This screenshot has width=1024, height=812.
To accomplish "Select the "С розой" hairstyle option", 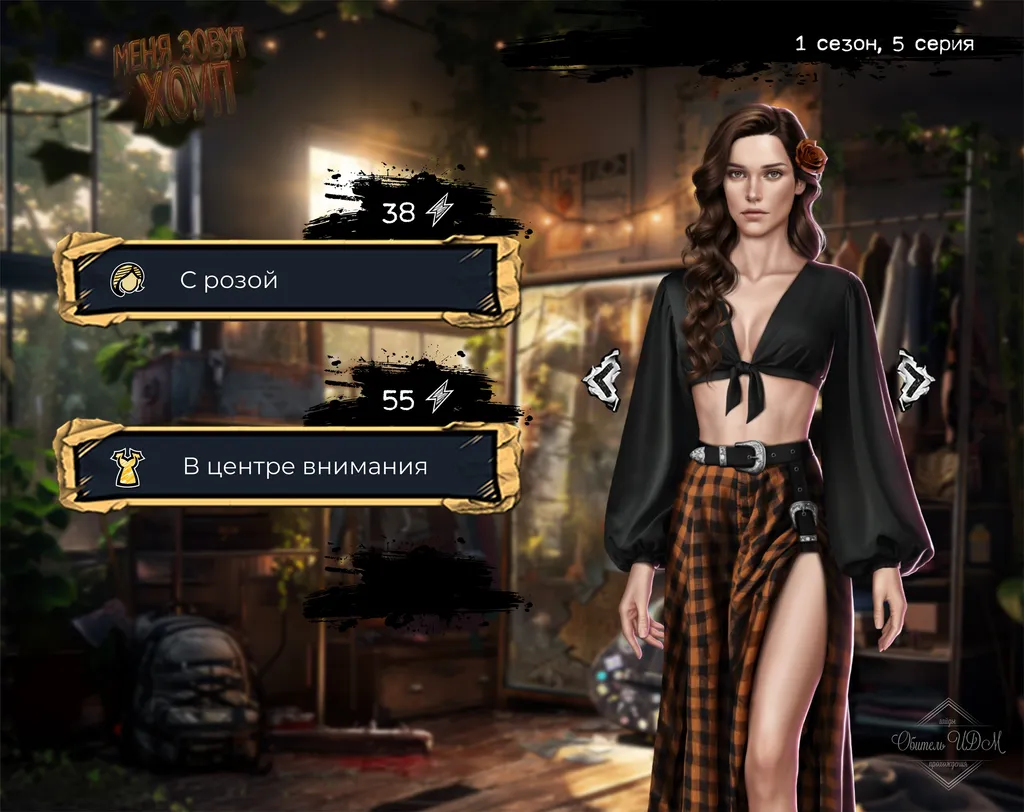I will 288,280.
